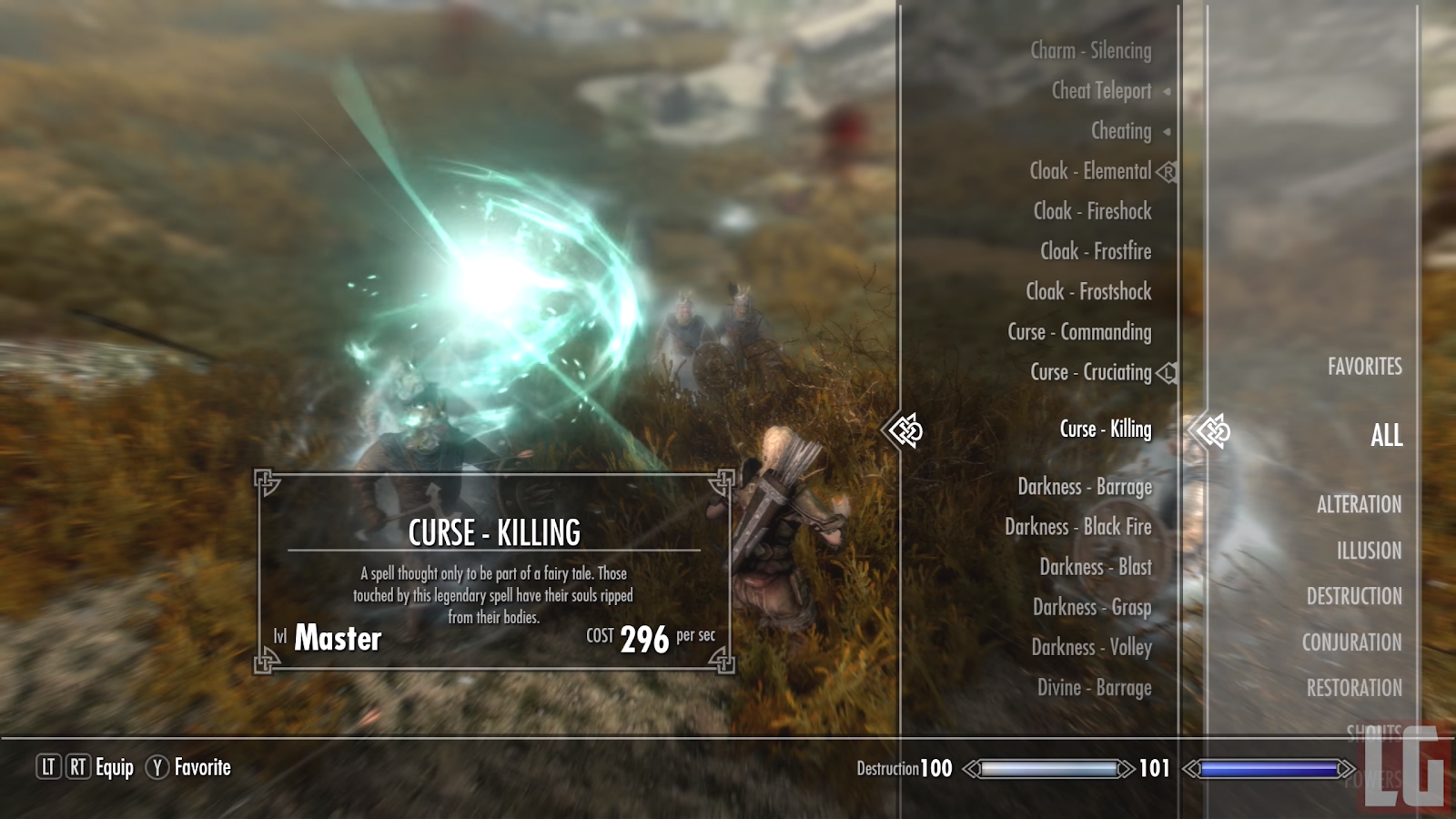
Task: Show the Alteration spell category
Action: click(x=1359, y=504)
